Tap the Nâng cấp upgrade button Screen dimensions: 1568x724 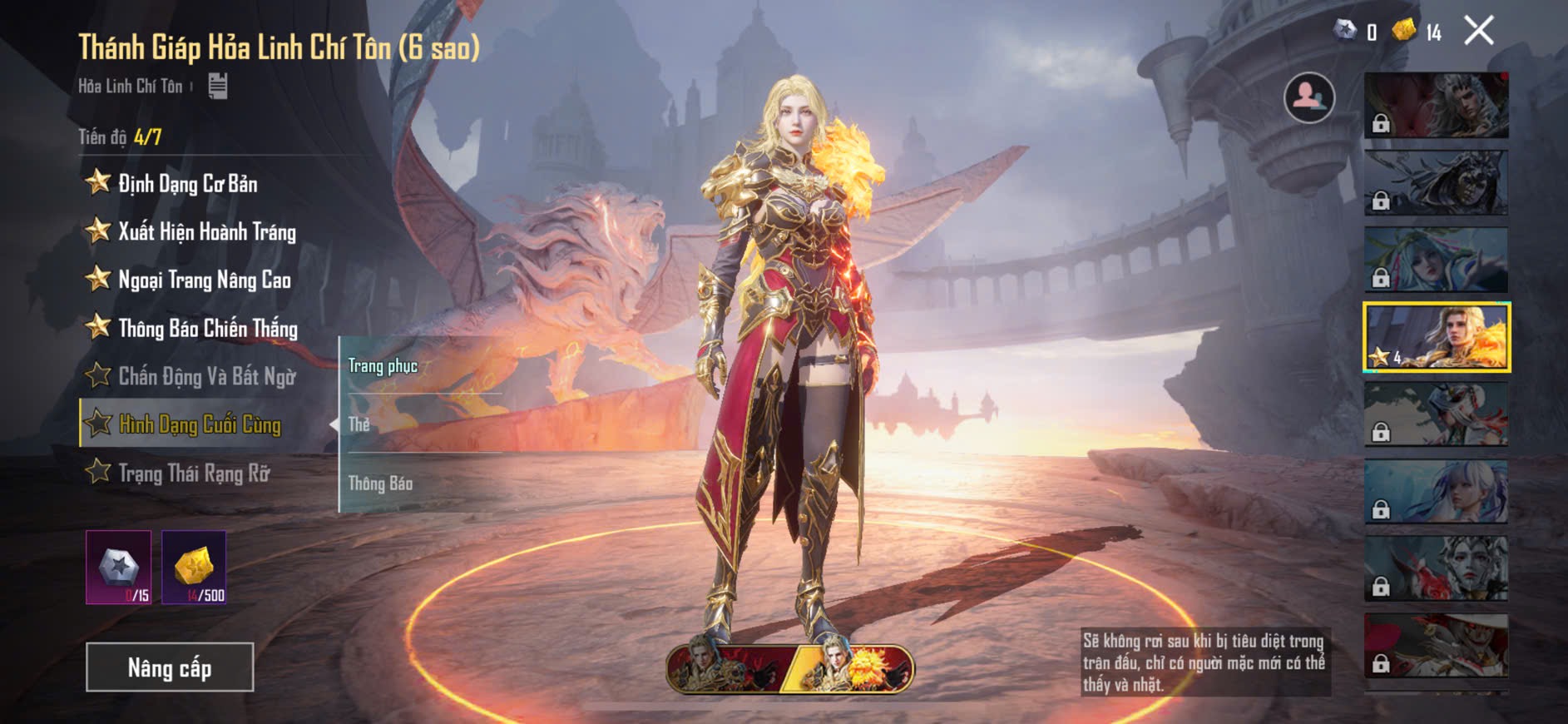170,667
